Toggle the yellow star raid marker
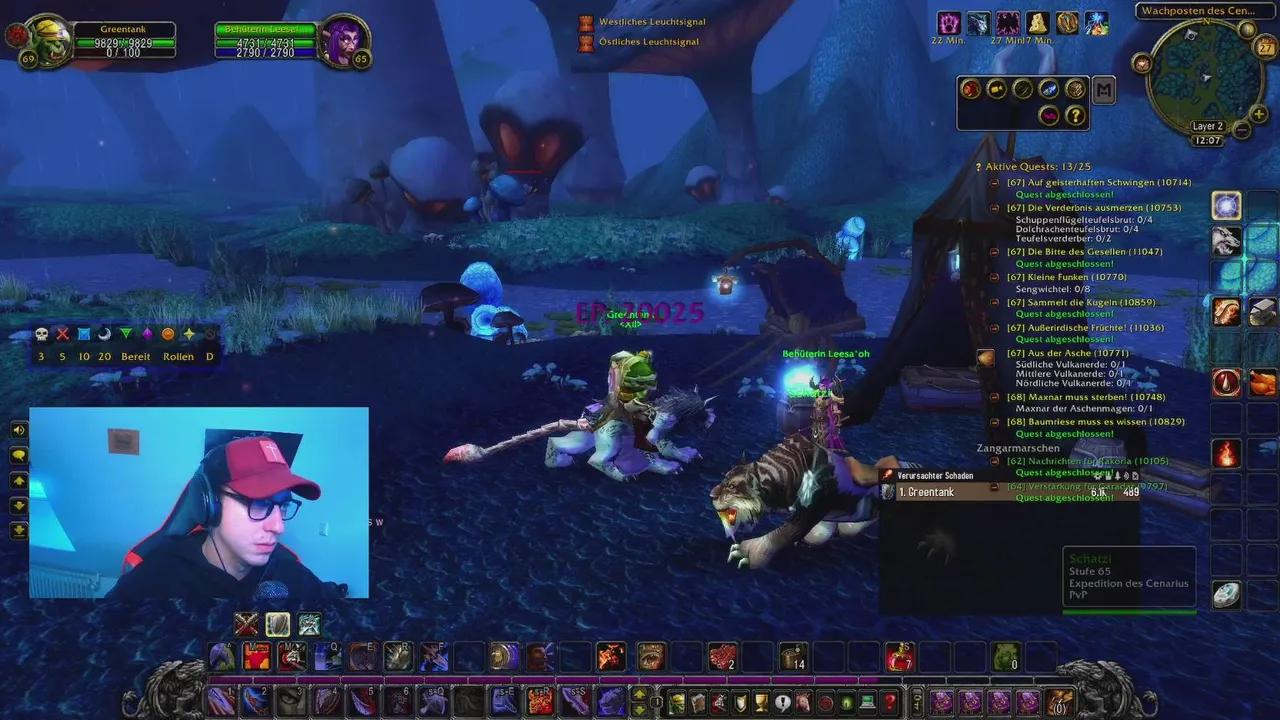 click(188, 334)
